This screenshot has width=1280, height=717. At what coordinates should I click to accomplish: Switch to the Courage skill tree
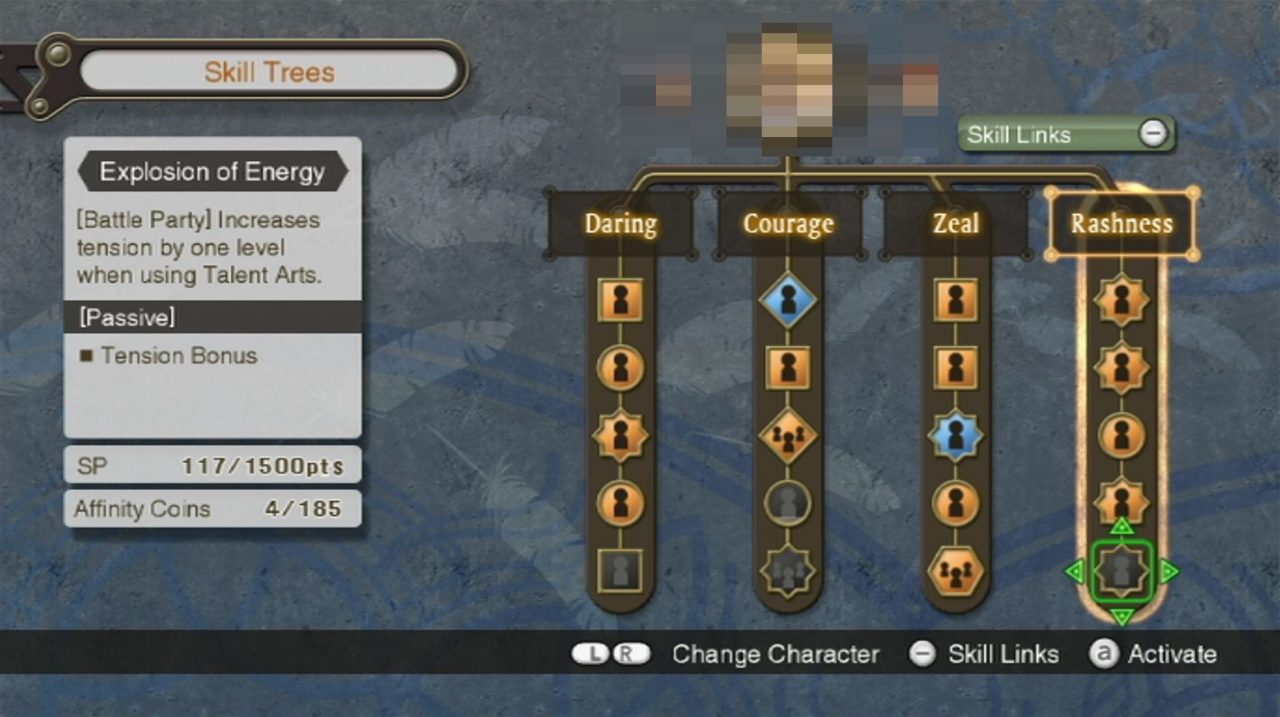[788, 223]
